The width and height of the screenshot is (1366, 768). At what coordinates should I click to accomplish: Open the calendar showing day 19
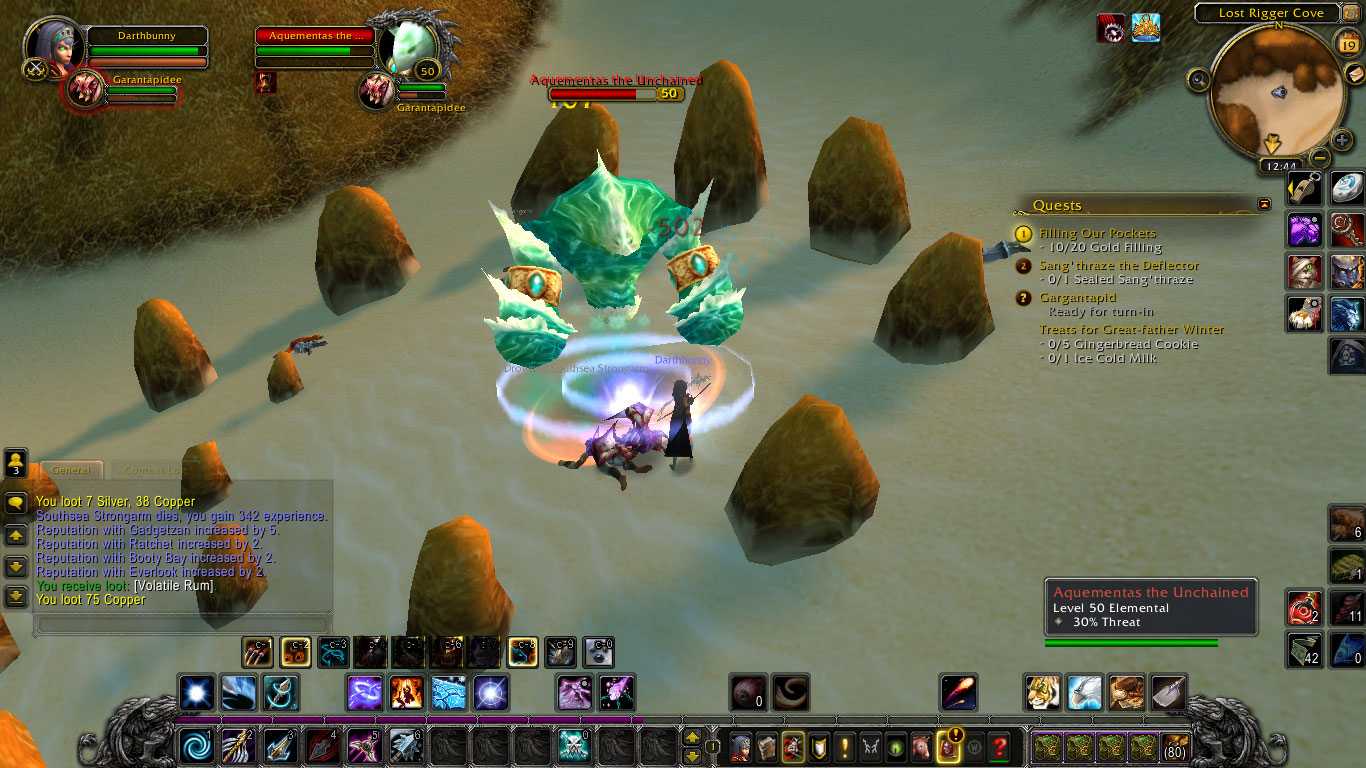pyautogui.click(x=1347, y=44)
